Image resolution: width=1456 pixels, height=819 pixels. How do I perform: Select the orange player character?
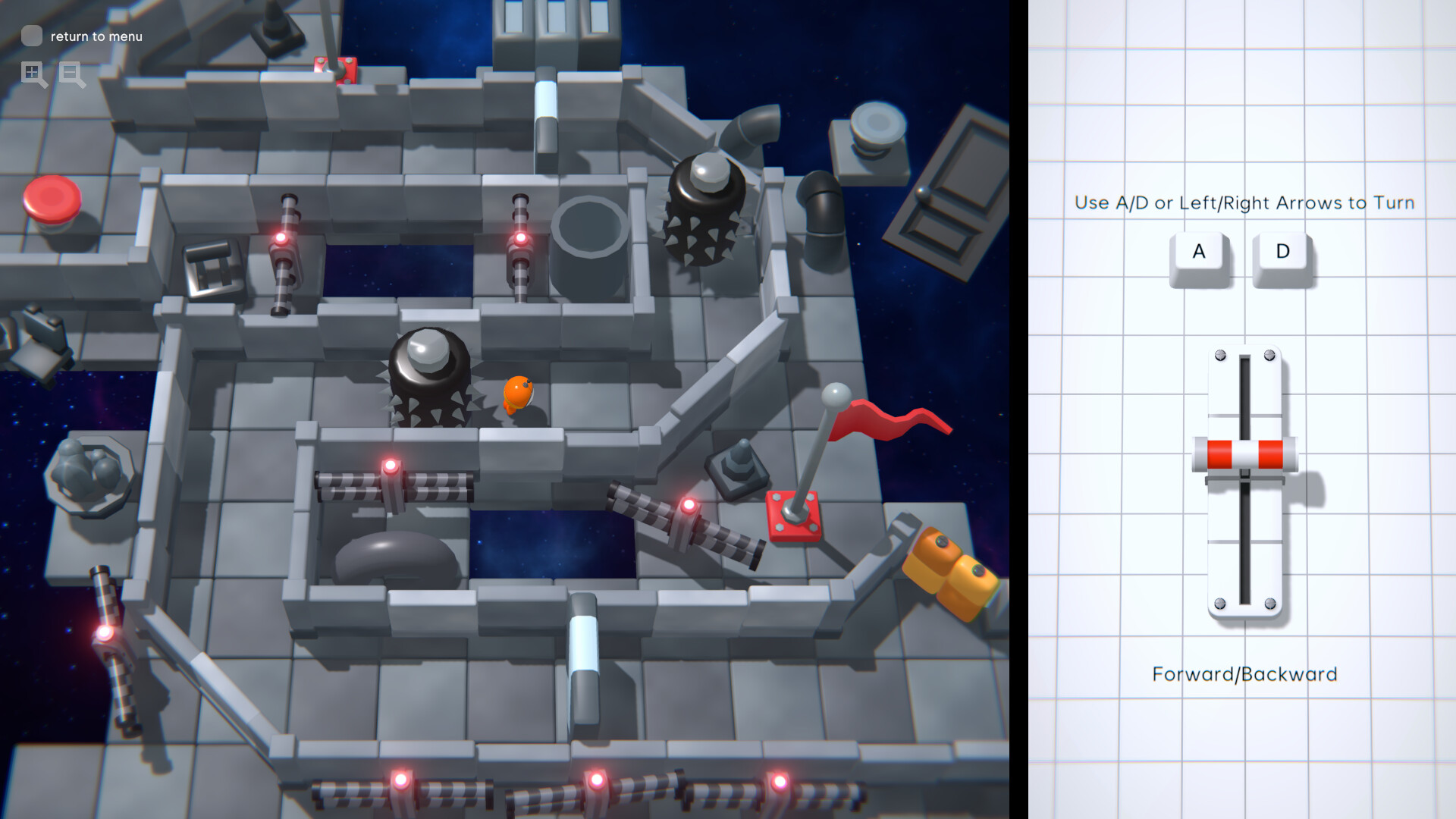click(519, 394)
